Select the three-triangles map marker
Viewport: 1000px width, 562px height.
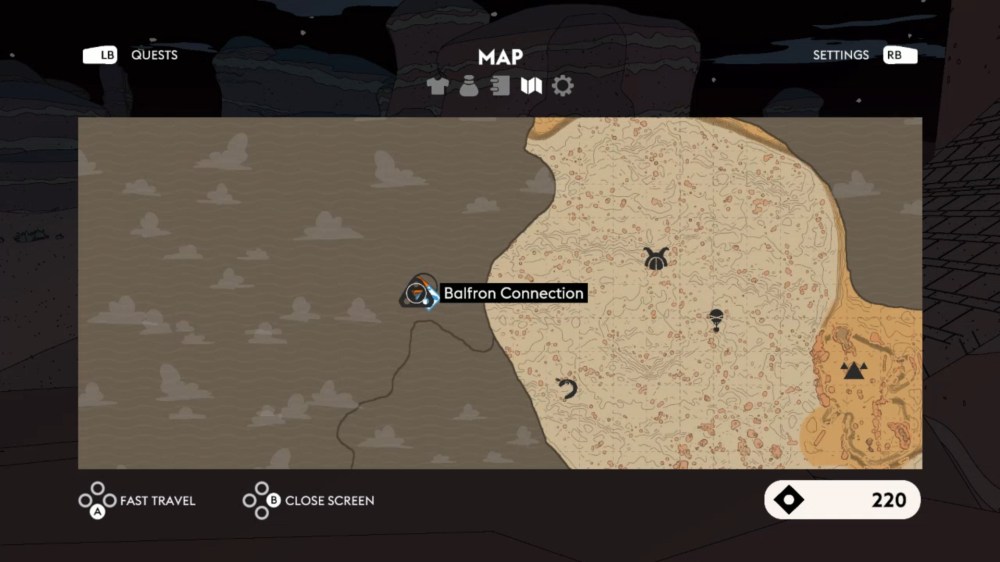click(x=852, y=371)
